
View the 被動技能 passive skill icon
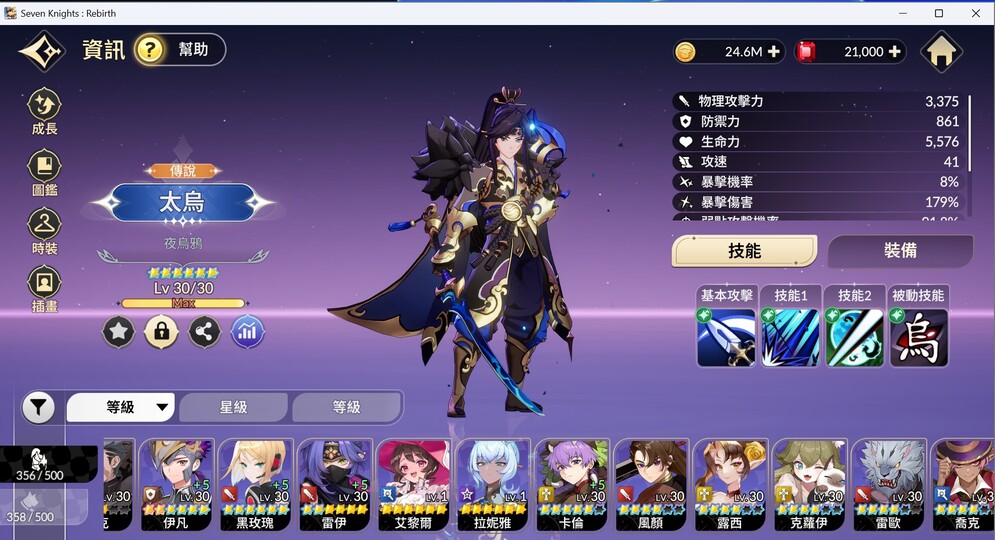point(918,337)
